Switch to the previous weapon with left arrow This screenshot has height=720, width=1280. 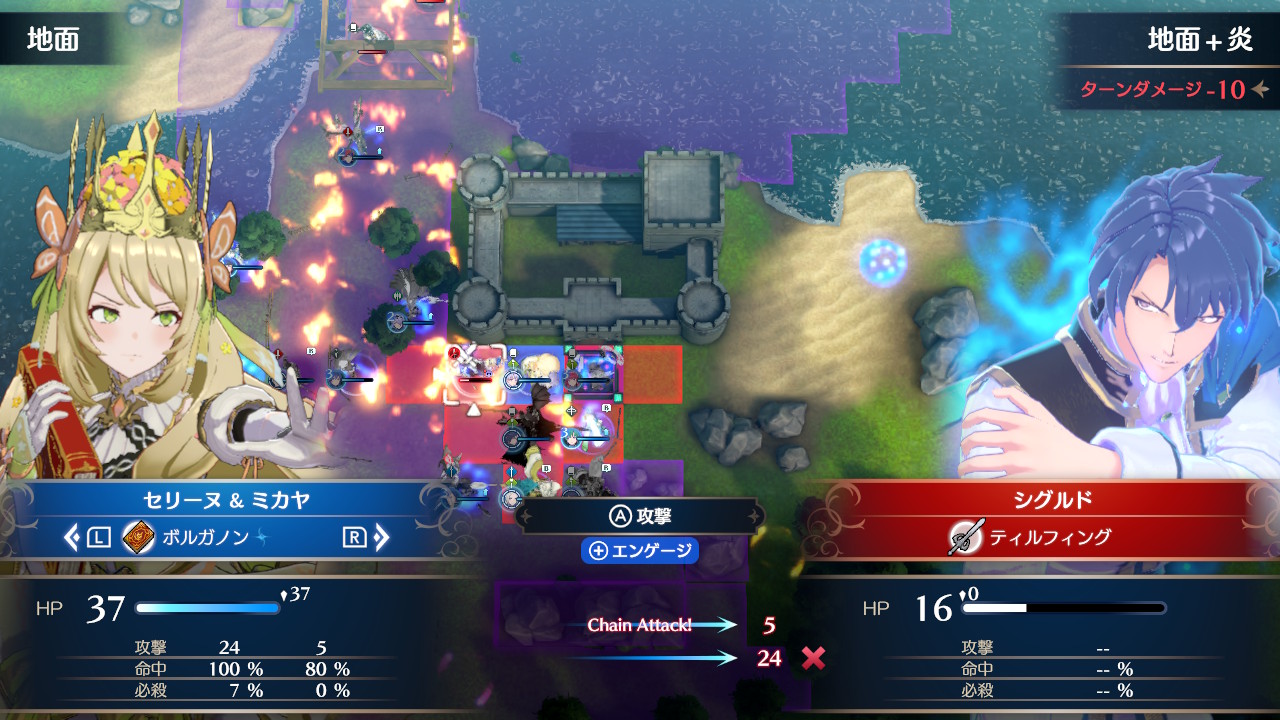[72, 538]
